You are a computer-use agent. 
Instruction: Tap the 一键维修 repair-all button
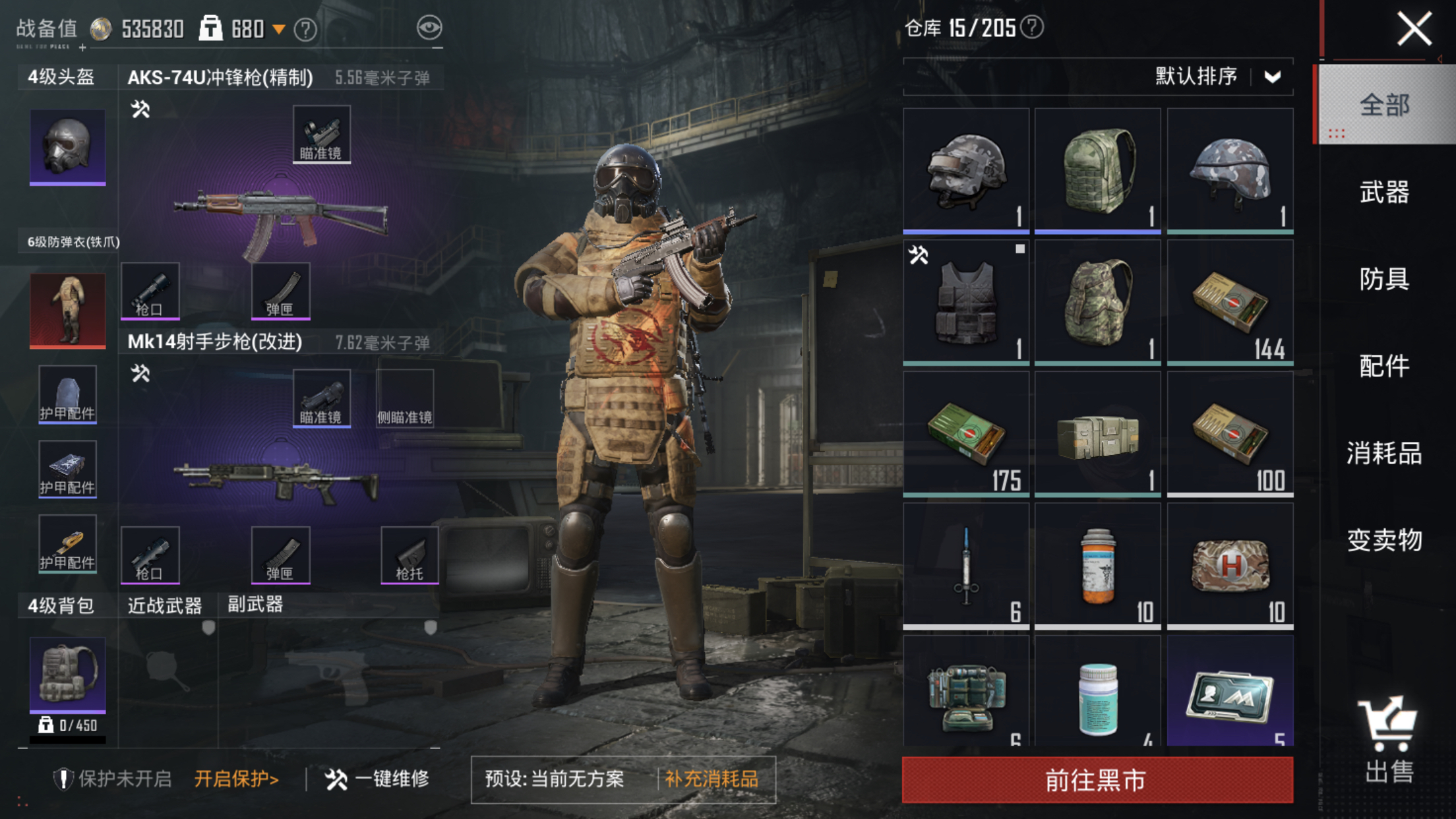[377, 779]
